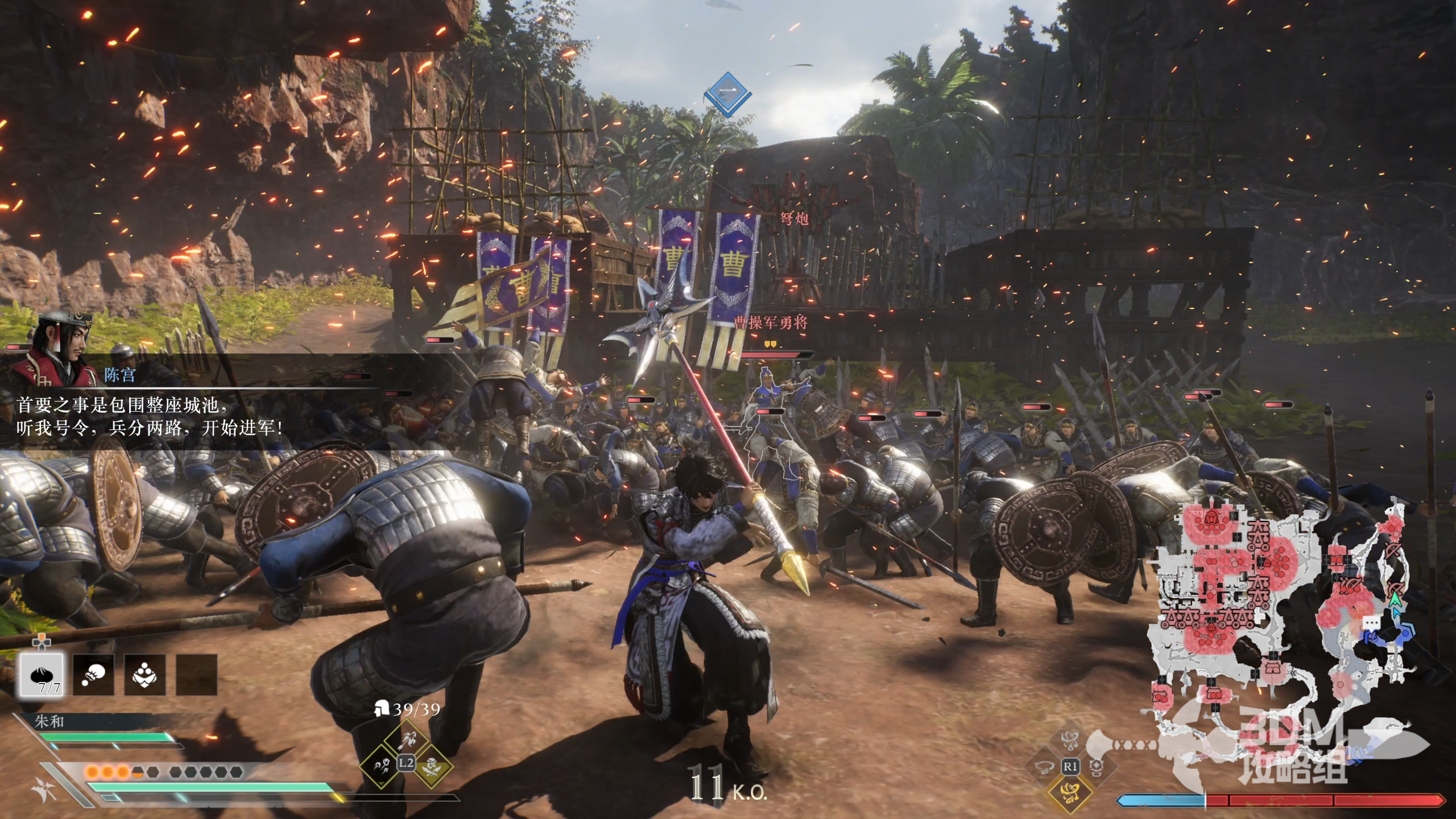The height and width of the screenshot is (819, 1456).
Task: Select the halberd weapon icon
Action: coord(44,791)
